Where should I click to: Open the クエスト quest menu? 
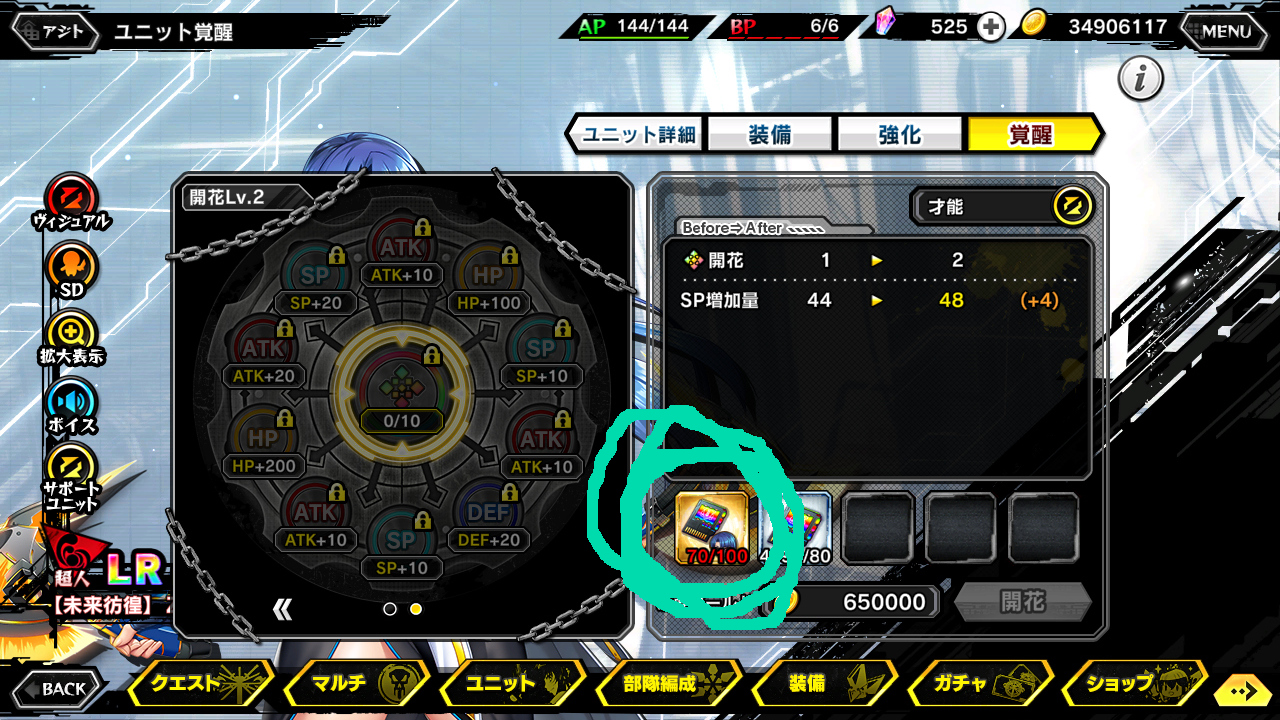click(x=200, y=684)
